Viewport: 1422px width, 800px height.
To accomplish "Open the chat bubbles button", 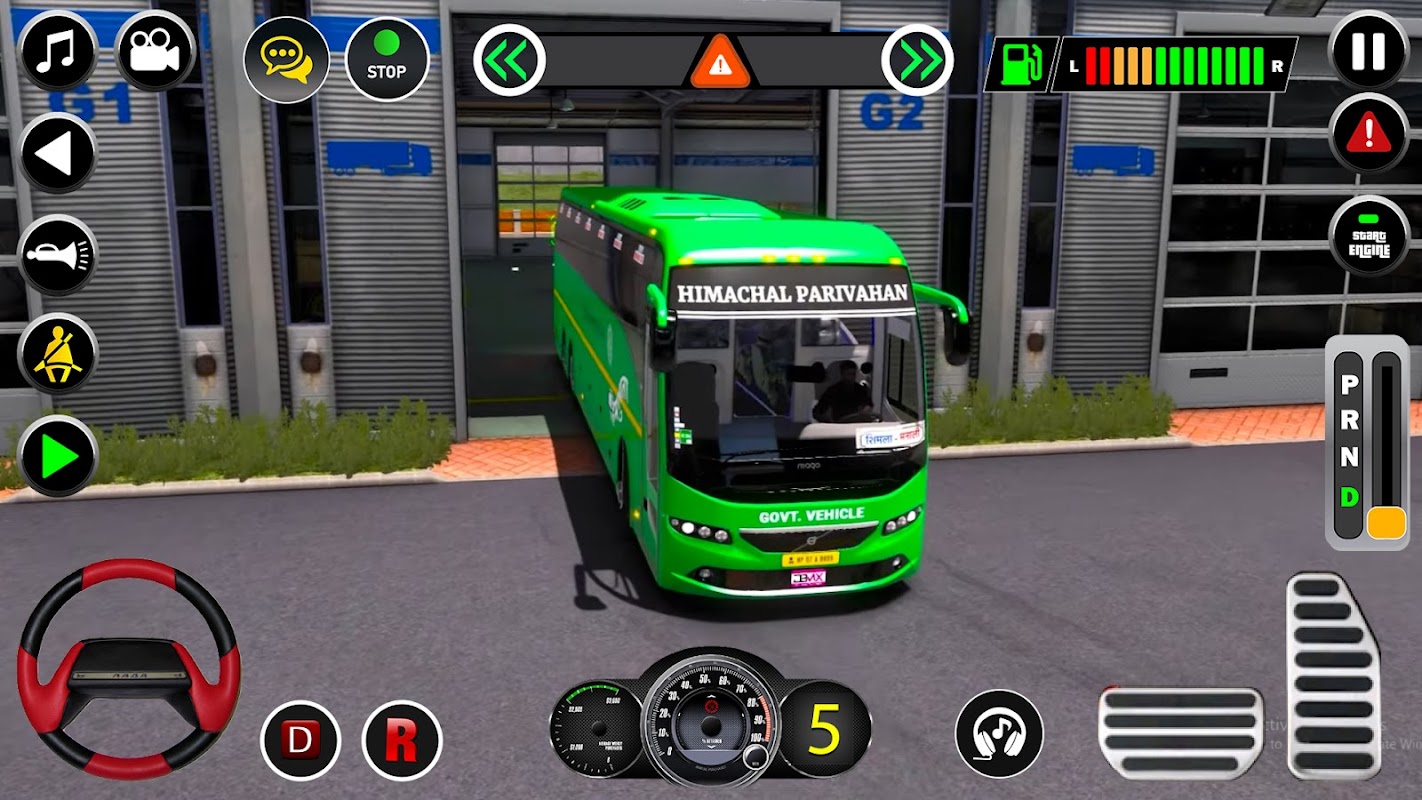I will (286, 59).
